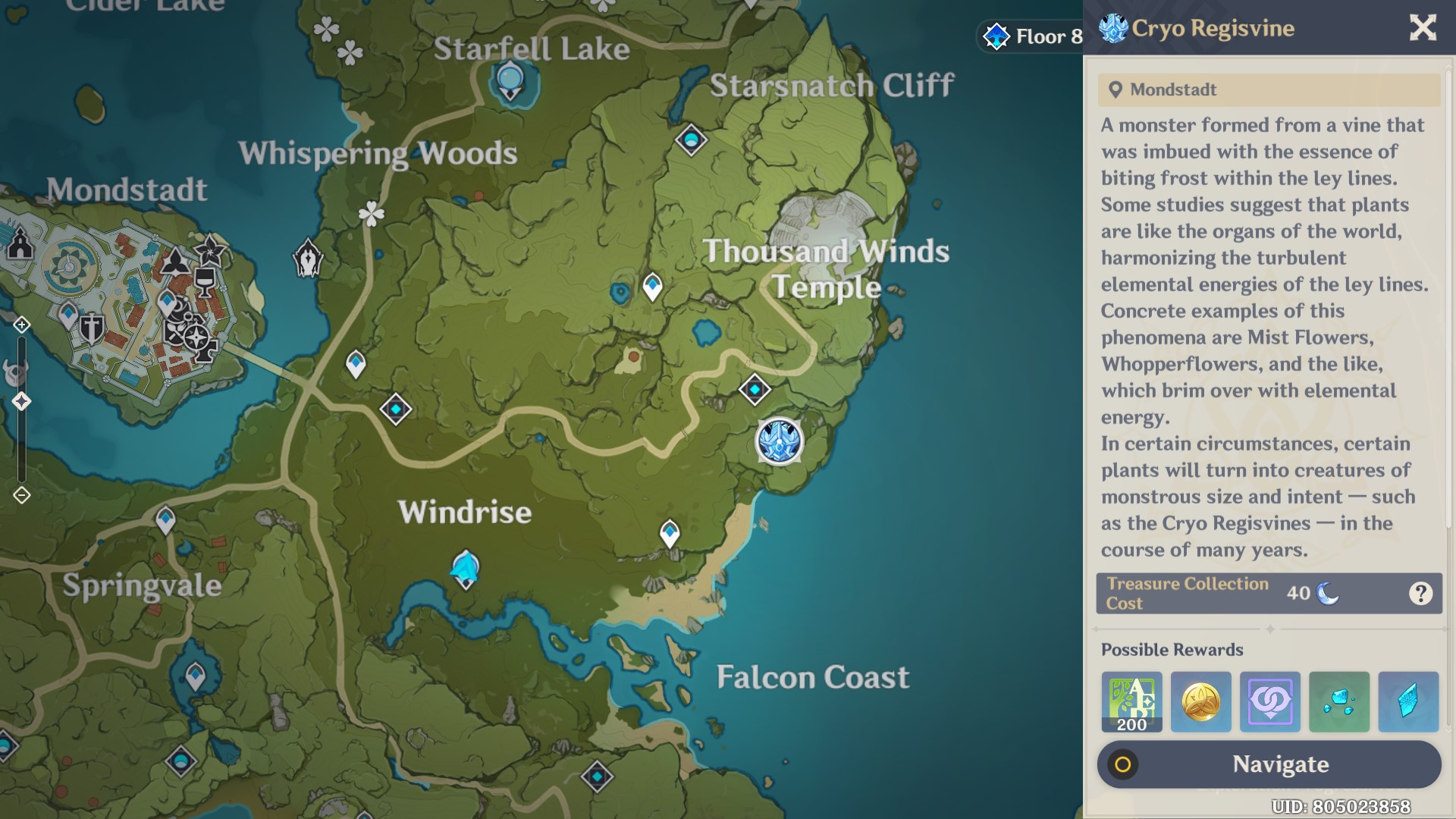Click the tavern goblet icon in Mondstadt city
The width and height of the screenshot is (1456, 819).
[205, 283]
